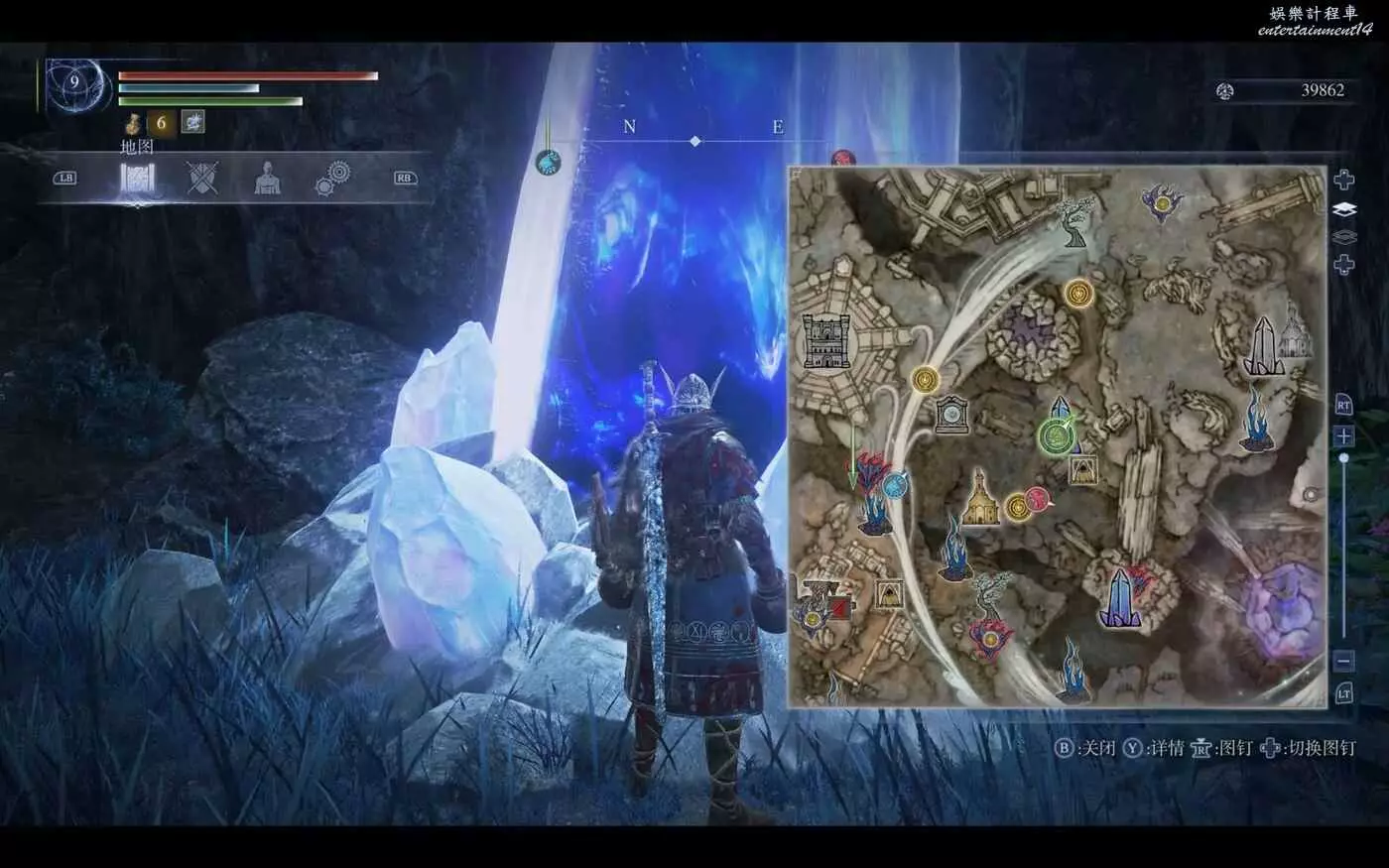Select the status effect icon beside the flask count
The image size is (1389, 868).
coord(192,122)
